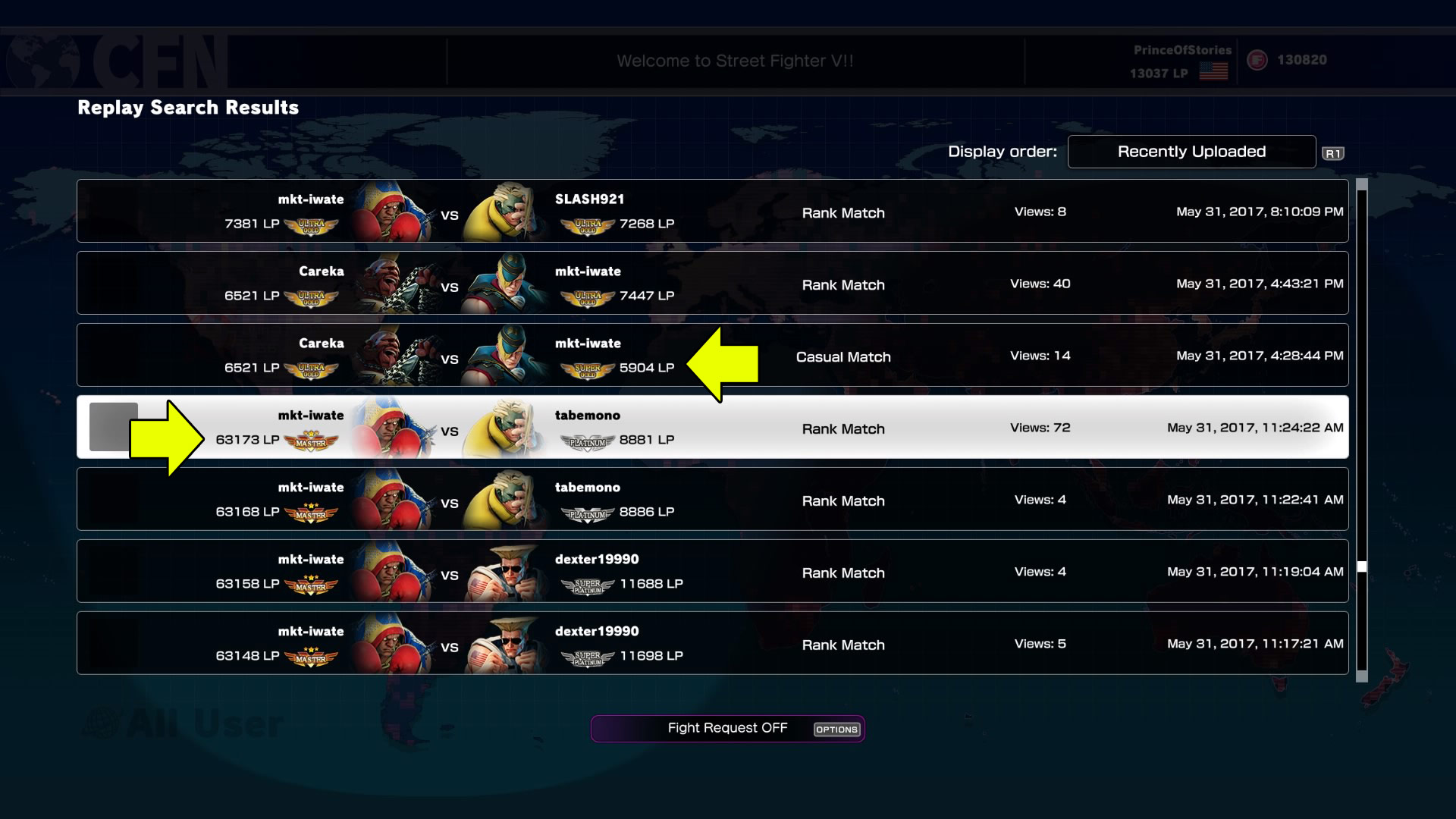Click the OPTIONS button beside Fight Request
Screen dimensions: 1456x819
pos(836,730)
